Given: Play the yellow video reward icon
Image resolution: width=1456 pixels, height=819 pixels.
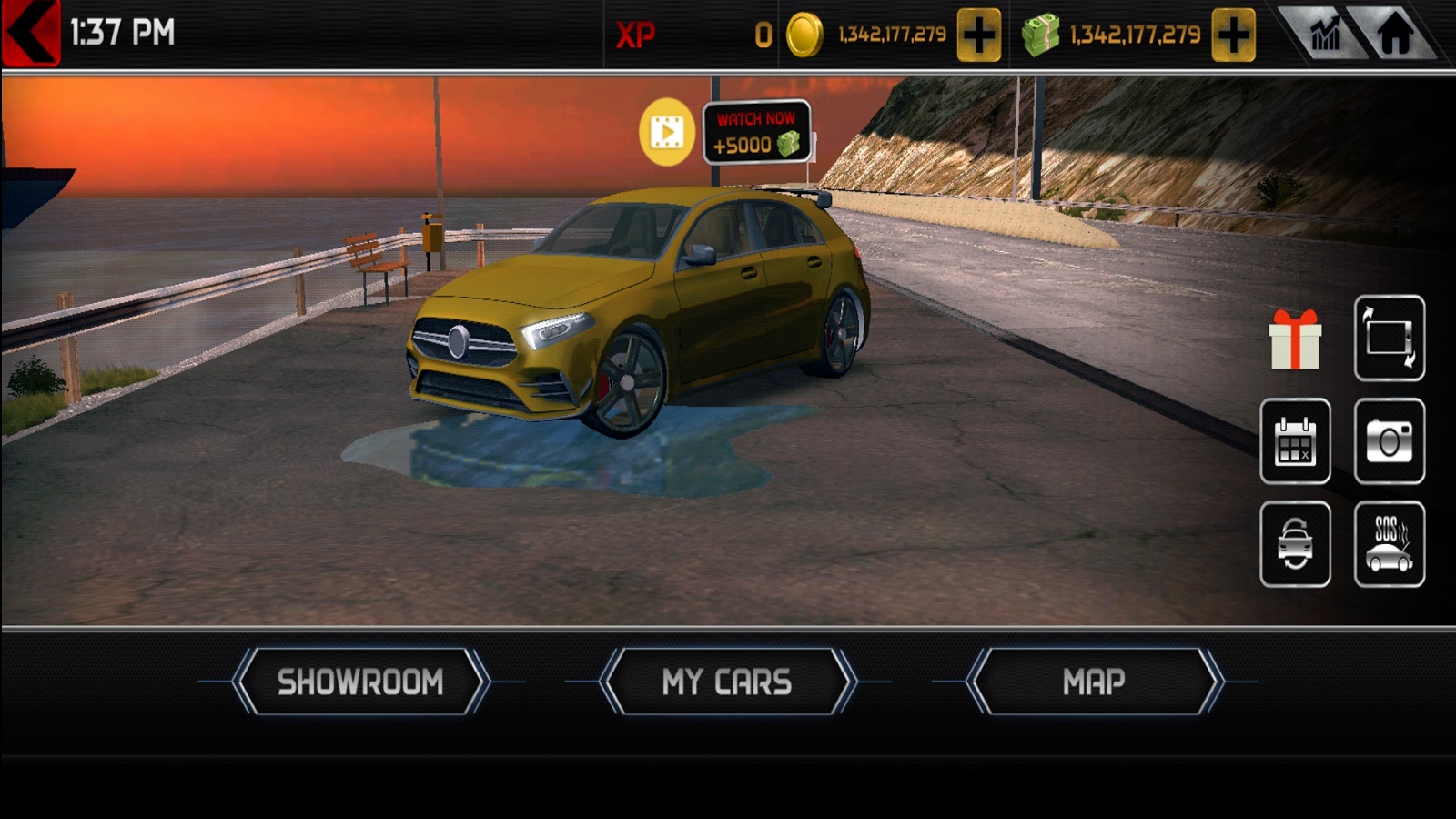Looking at the screenshot, I should pos(667,133).
